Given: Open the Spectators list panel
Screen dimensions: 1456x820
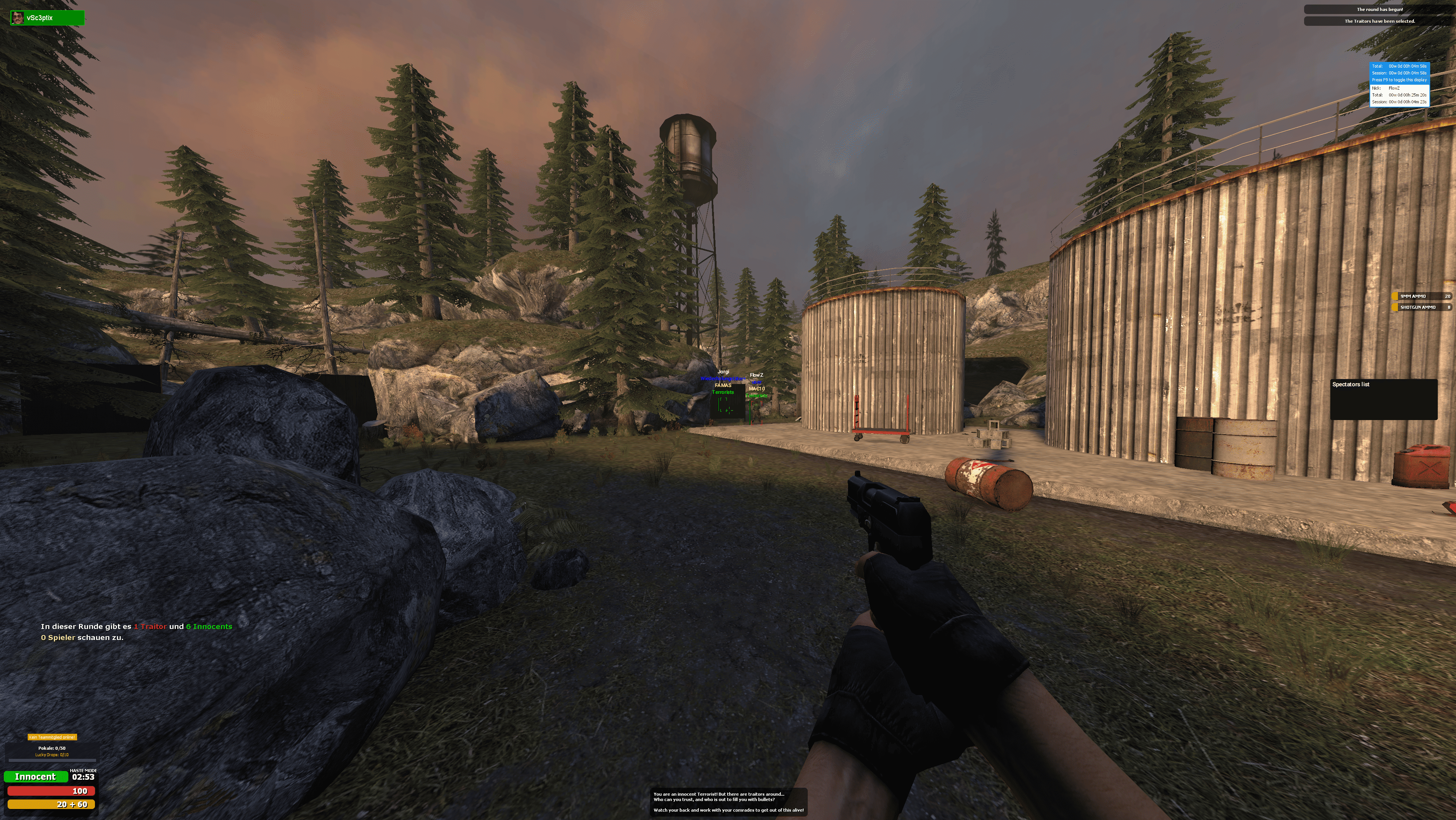Looking at the screenshot, I should click(x=1383, y=399).
